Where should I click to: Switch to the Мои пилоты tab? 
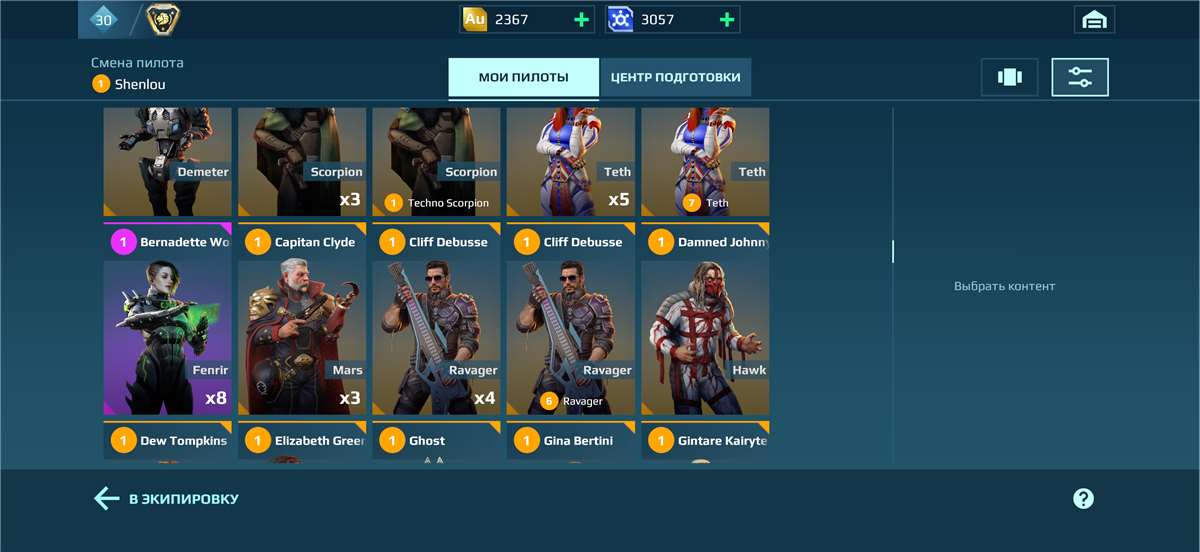(x=523, y=77)
